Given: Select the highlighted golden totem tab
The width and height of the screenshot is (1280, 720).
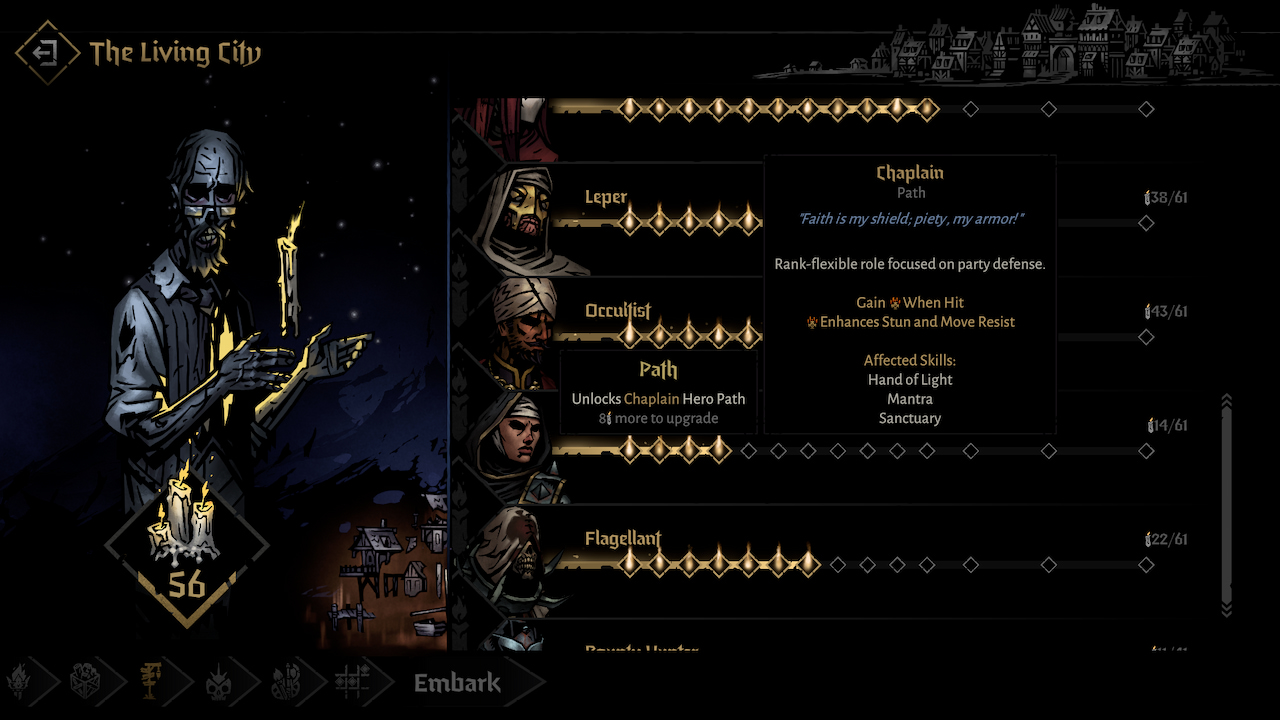Looking at the screenshot, I should pyautogui.click(x=150, y=683).
